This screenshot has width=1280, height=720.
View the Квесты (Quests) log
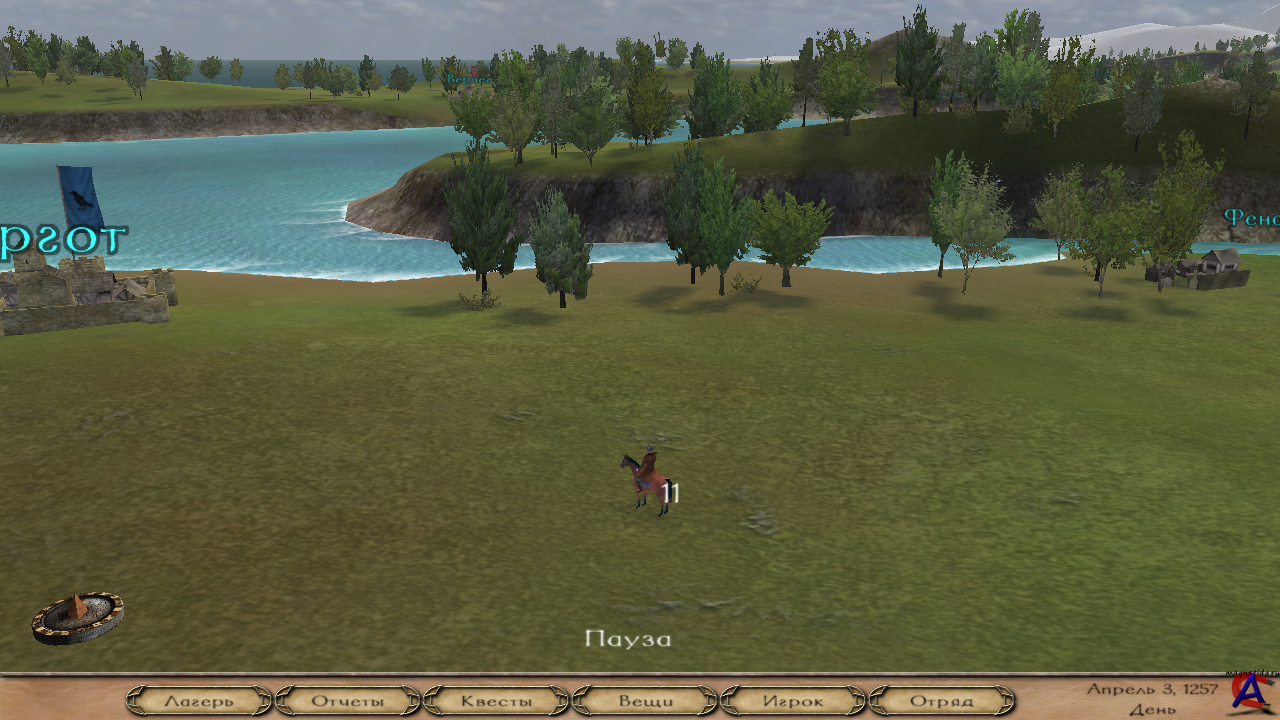tap(496, 701)
